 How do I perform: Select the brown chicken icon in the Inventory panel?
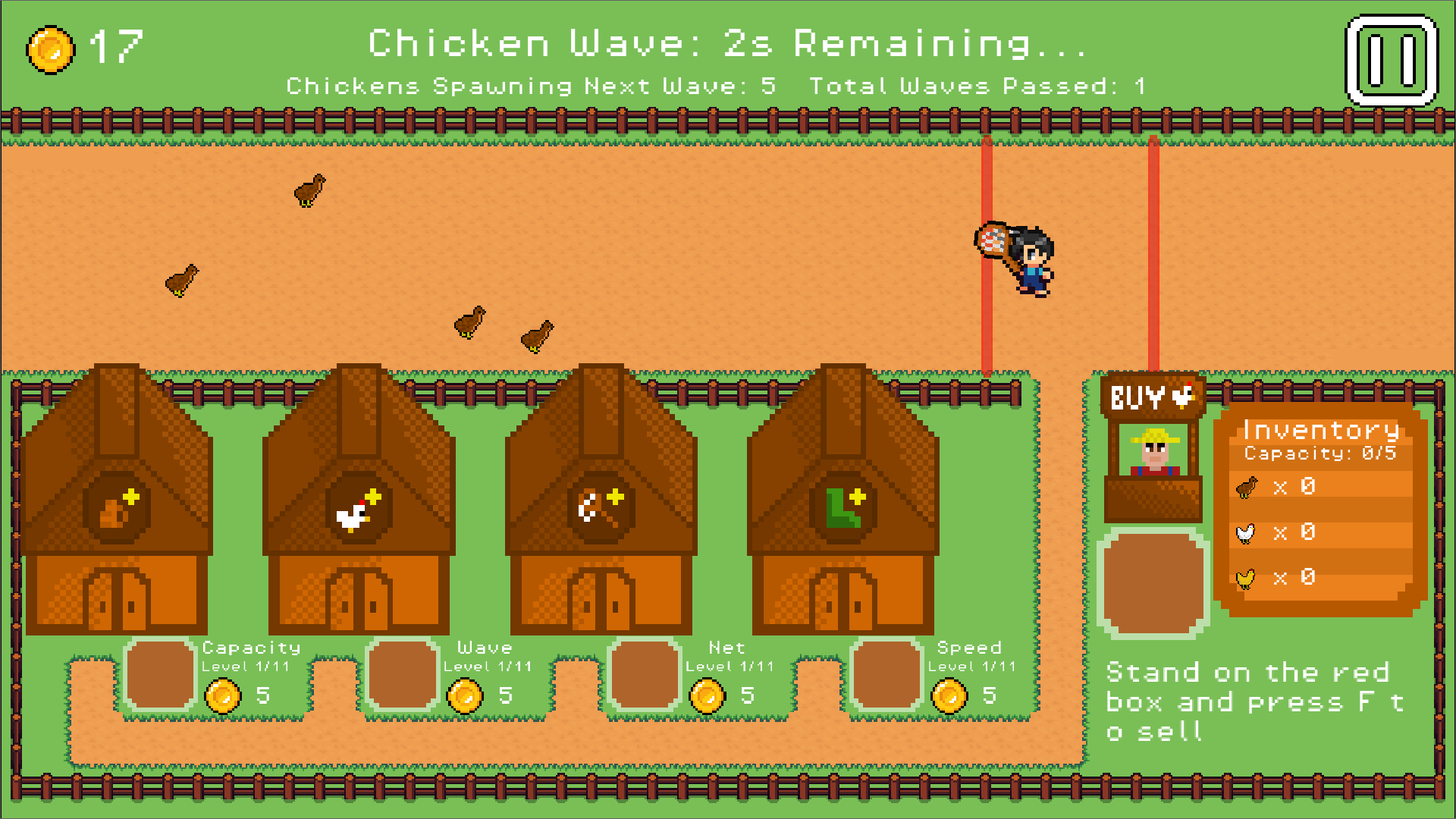(1244, 486)
